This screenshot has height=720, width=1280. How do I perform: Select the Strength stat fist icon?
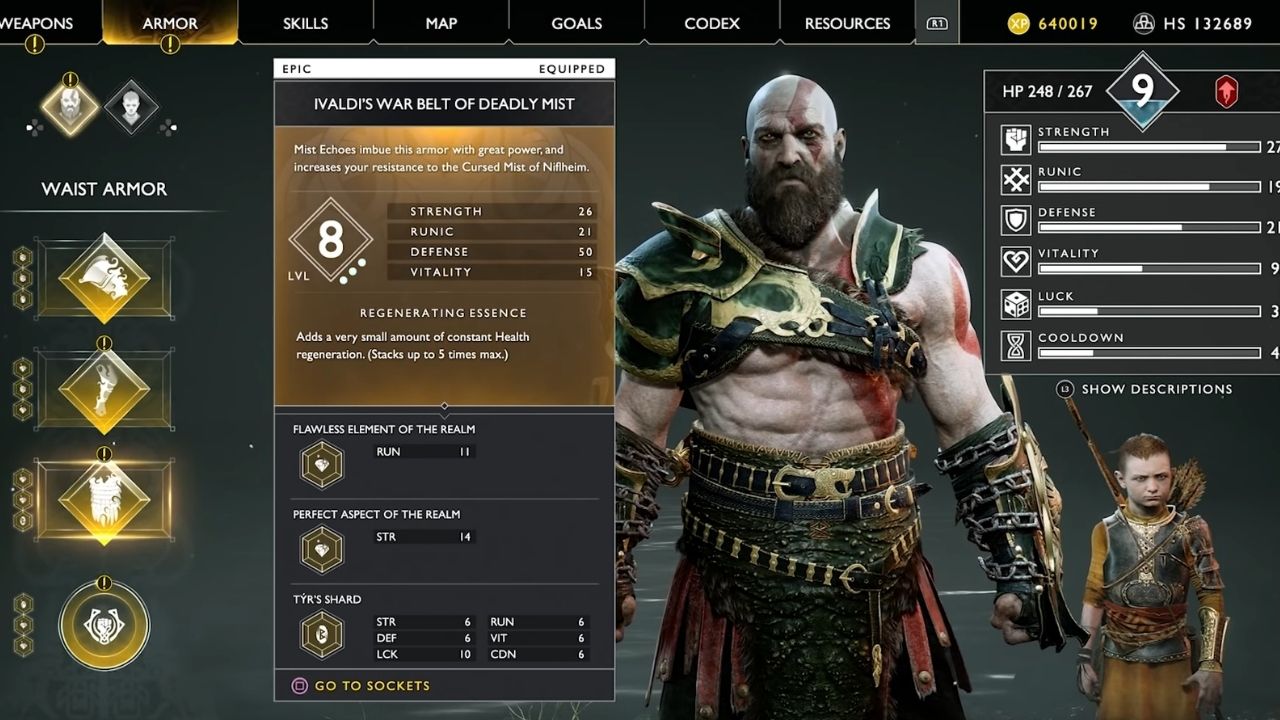[x=1014, y=139]
